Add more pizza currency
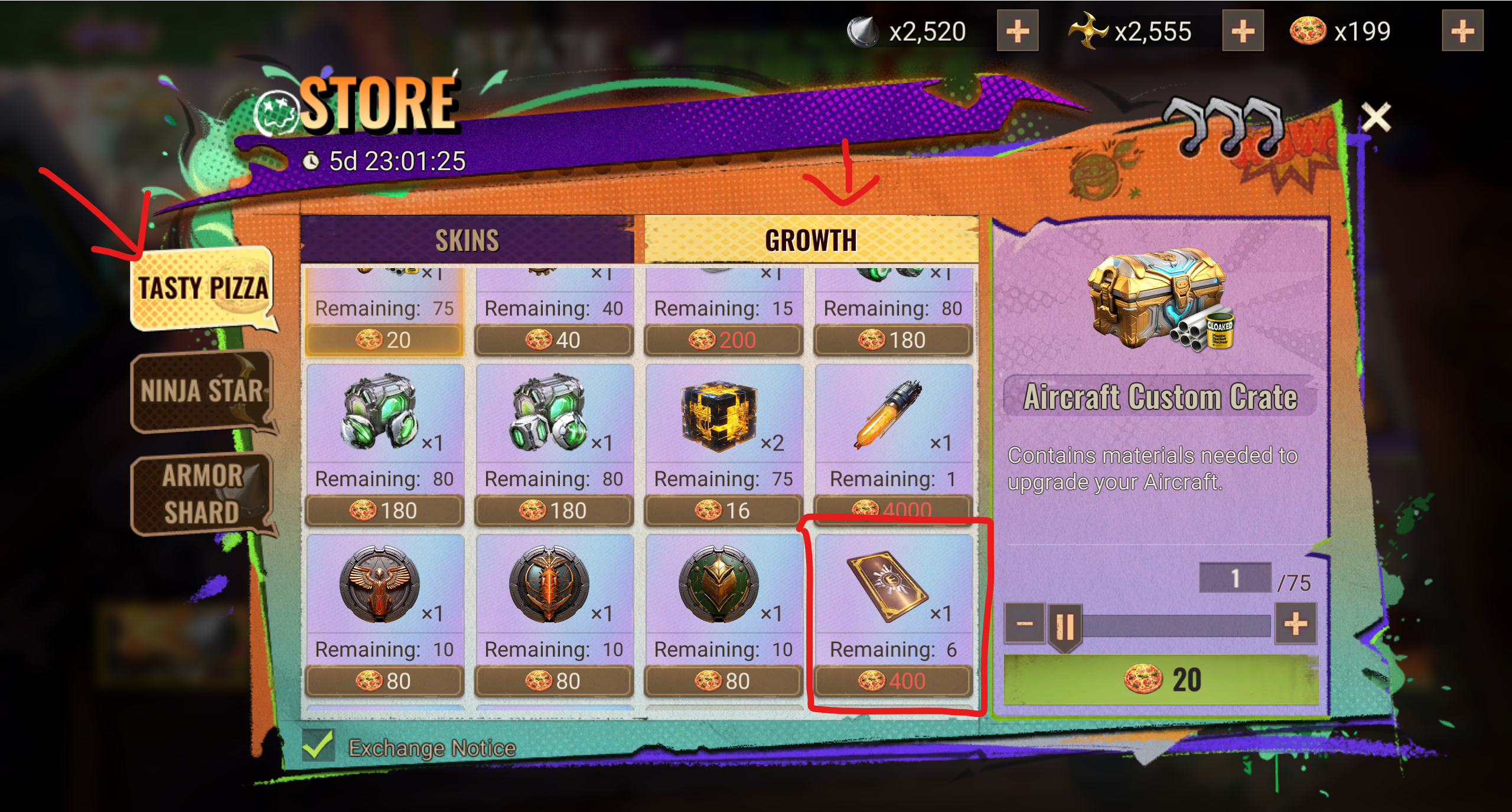1512x812 pixels. click(1462, 31)
